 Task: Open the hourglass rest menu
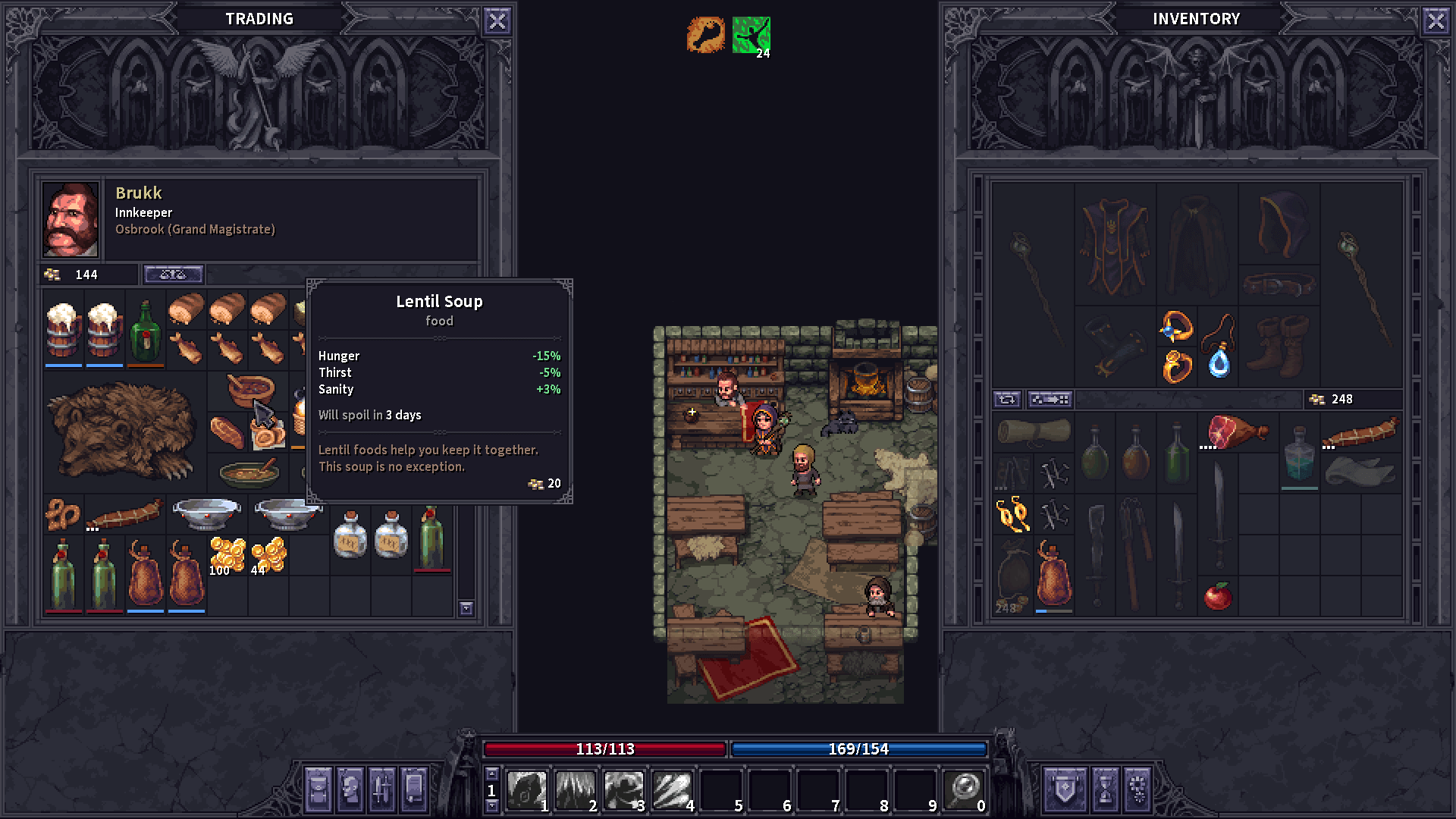click(1104, 789)
